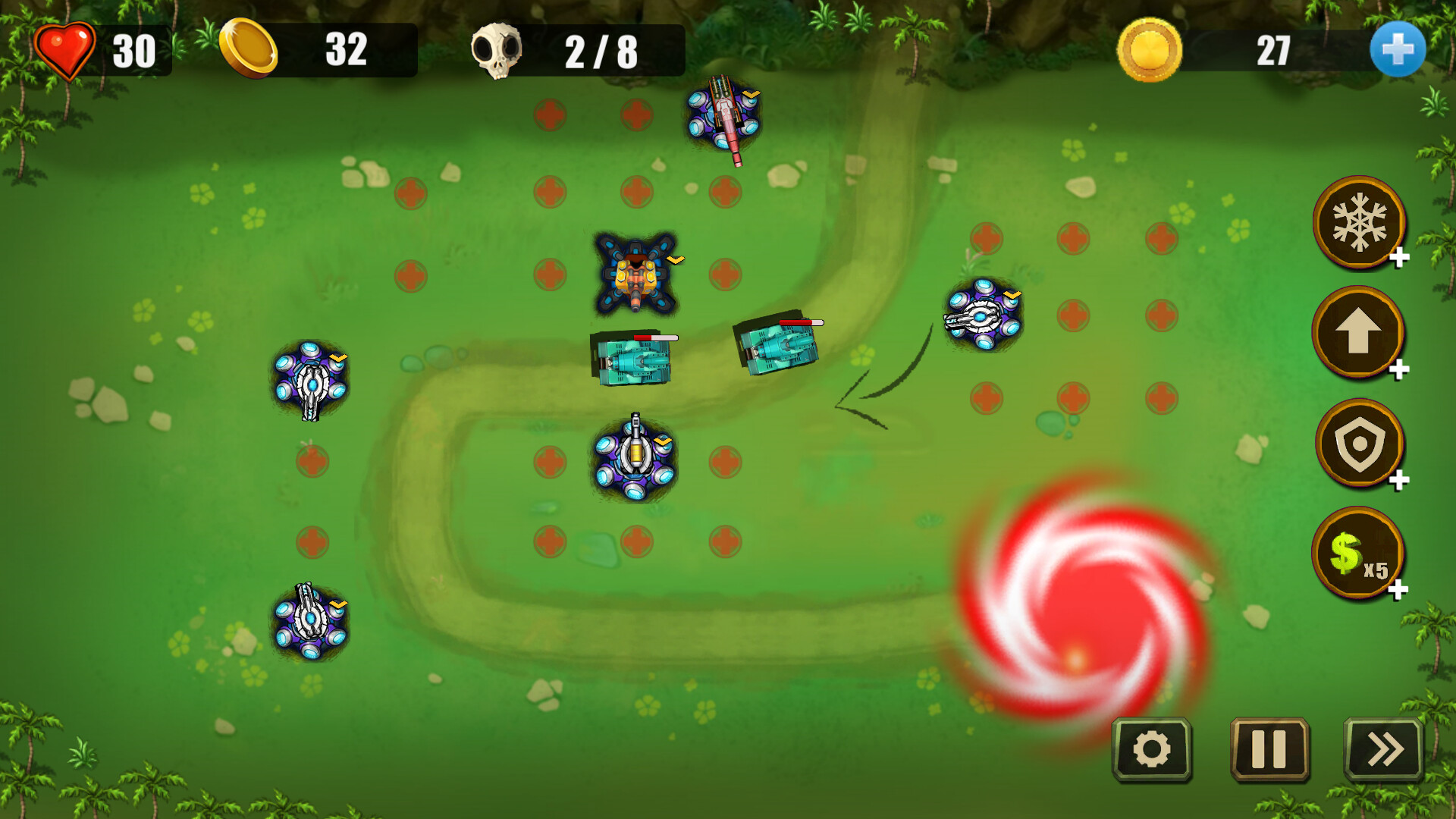This screenshot has height=819, width=1456.
Task: Click the skull wave counter icon
Action: pos(500,50)
